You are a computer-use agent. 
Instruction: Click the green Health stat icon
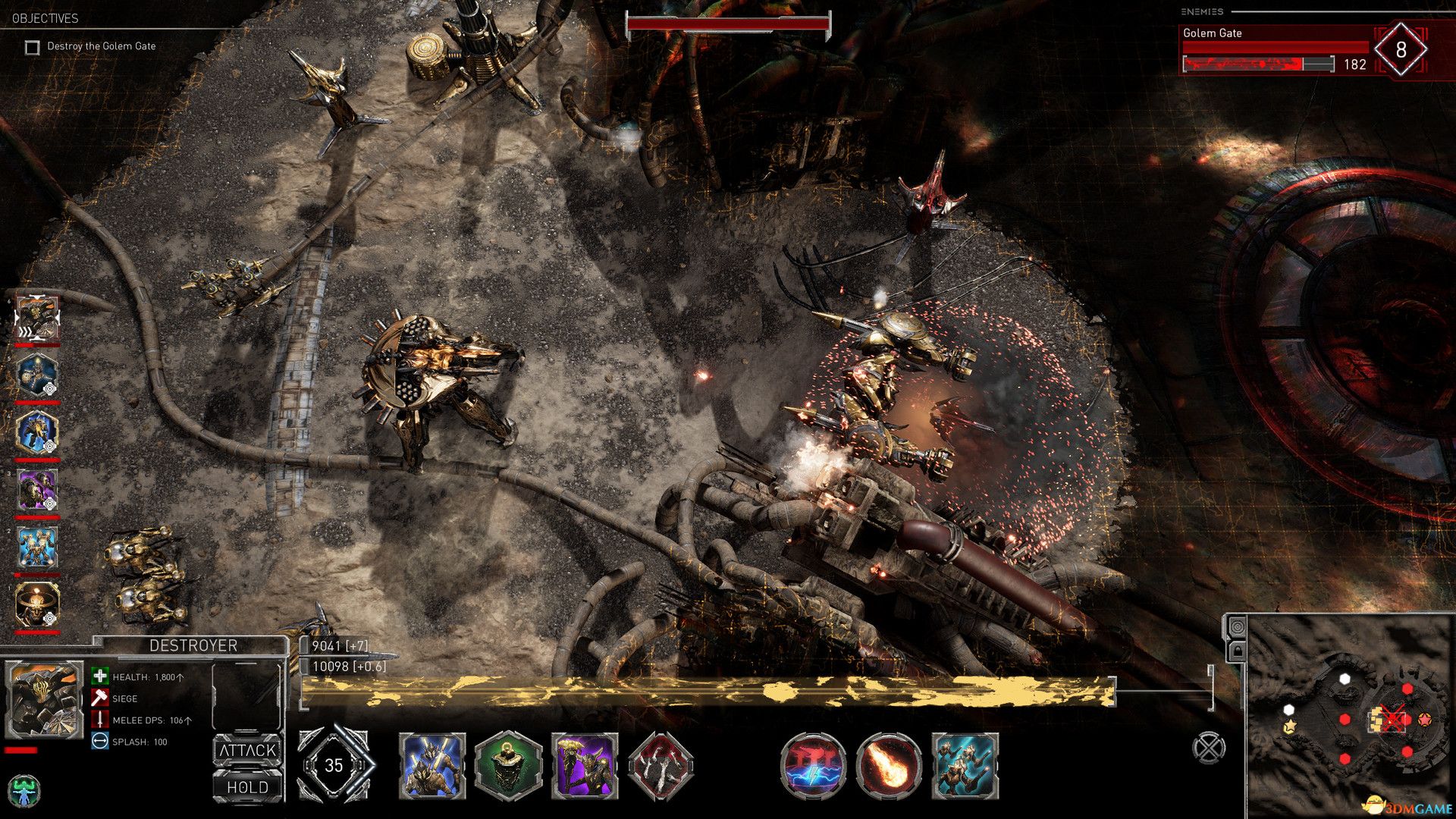coord(99,676)
